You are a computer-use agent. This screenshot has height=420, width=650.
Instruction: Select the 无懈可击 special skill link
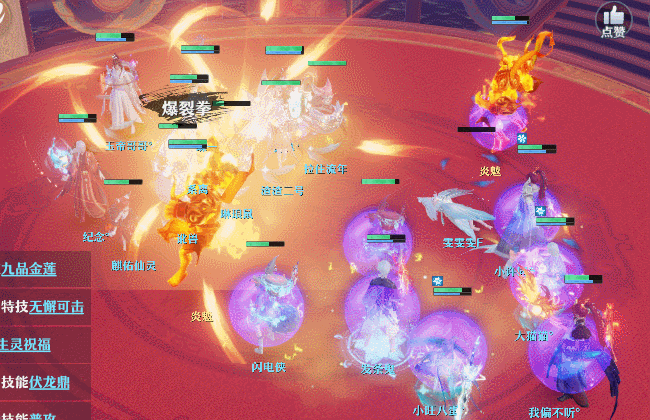56,306
